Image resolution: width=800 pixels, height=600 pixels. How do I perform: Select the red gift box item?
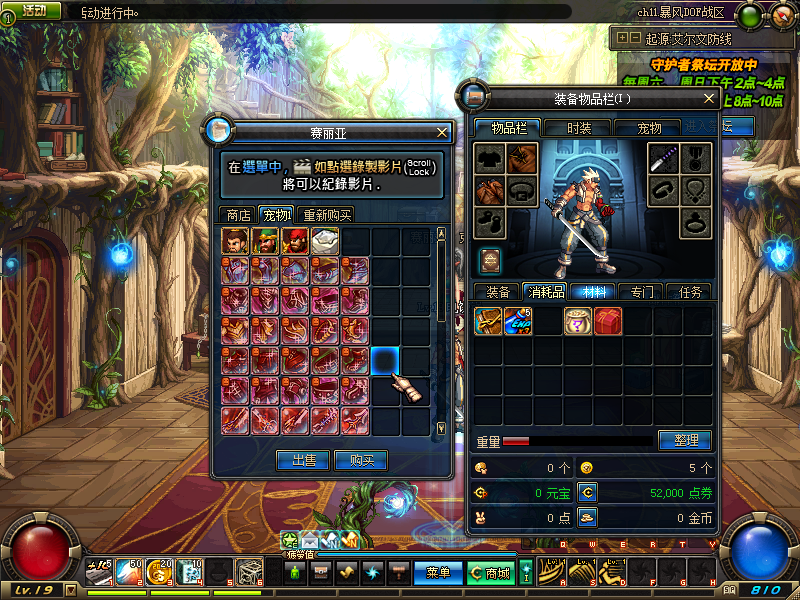tap(608, 321)
